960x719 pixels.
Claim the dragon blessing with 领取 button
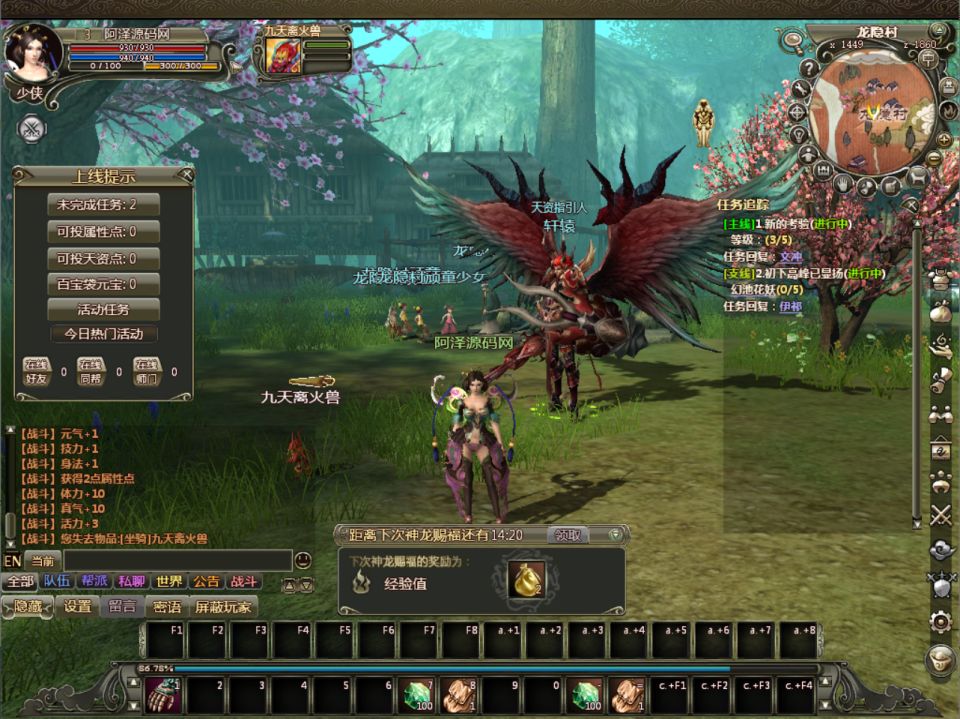tap(568, 535)
